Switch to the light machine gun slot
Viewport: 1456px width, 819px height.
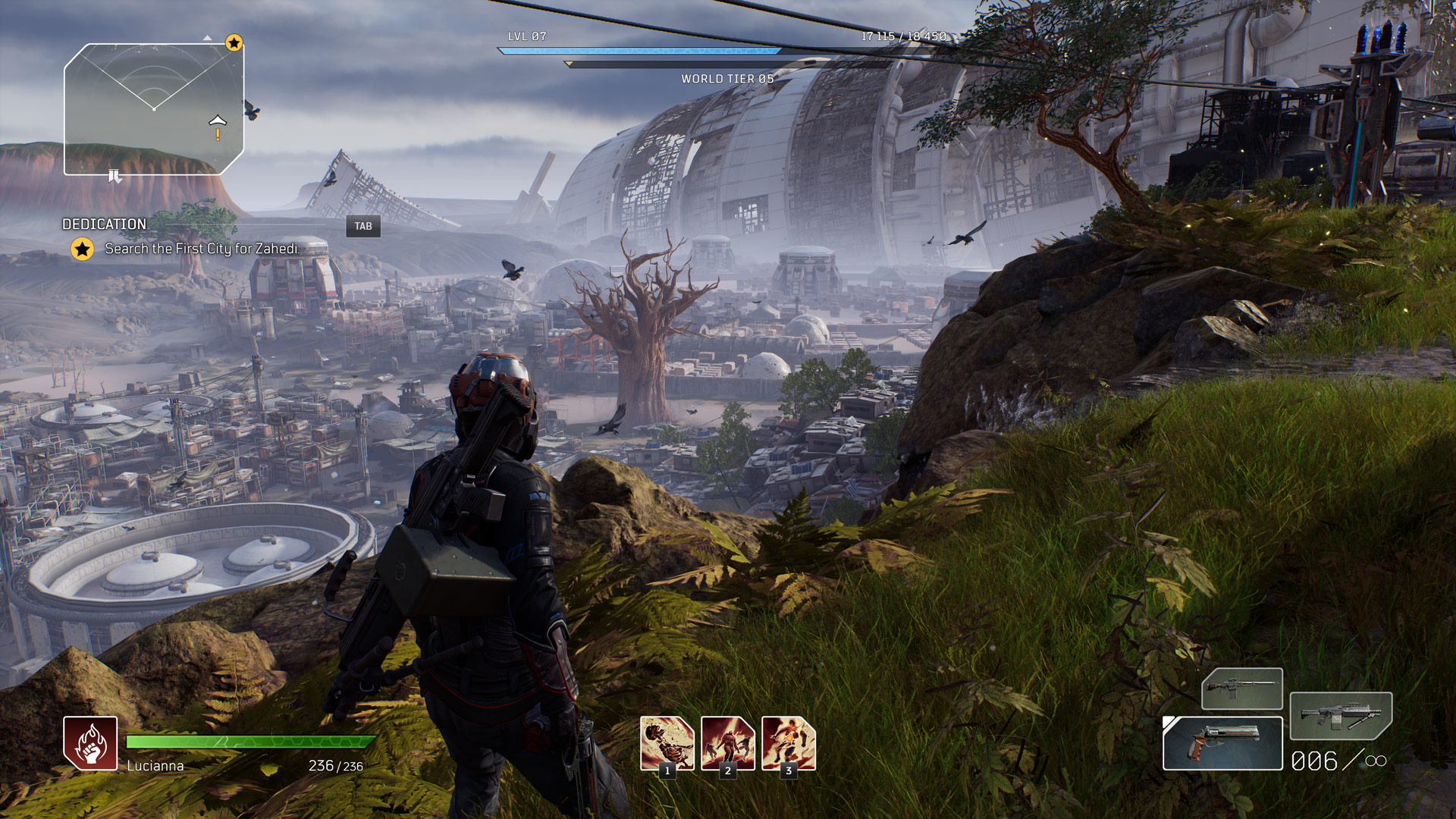(1341, 715)
